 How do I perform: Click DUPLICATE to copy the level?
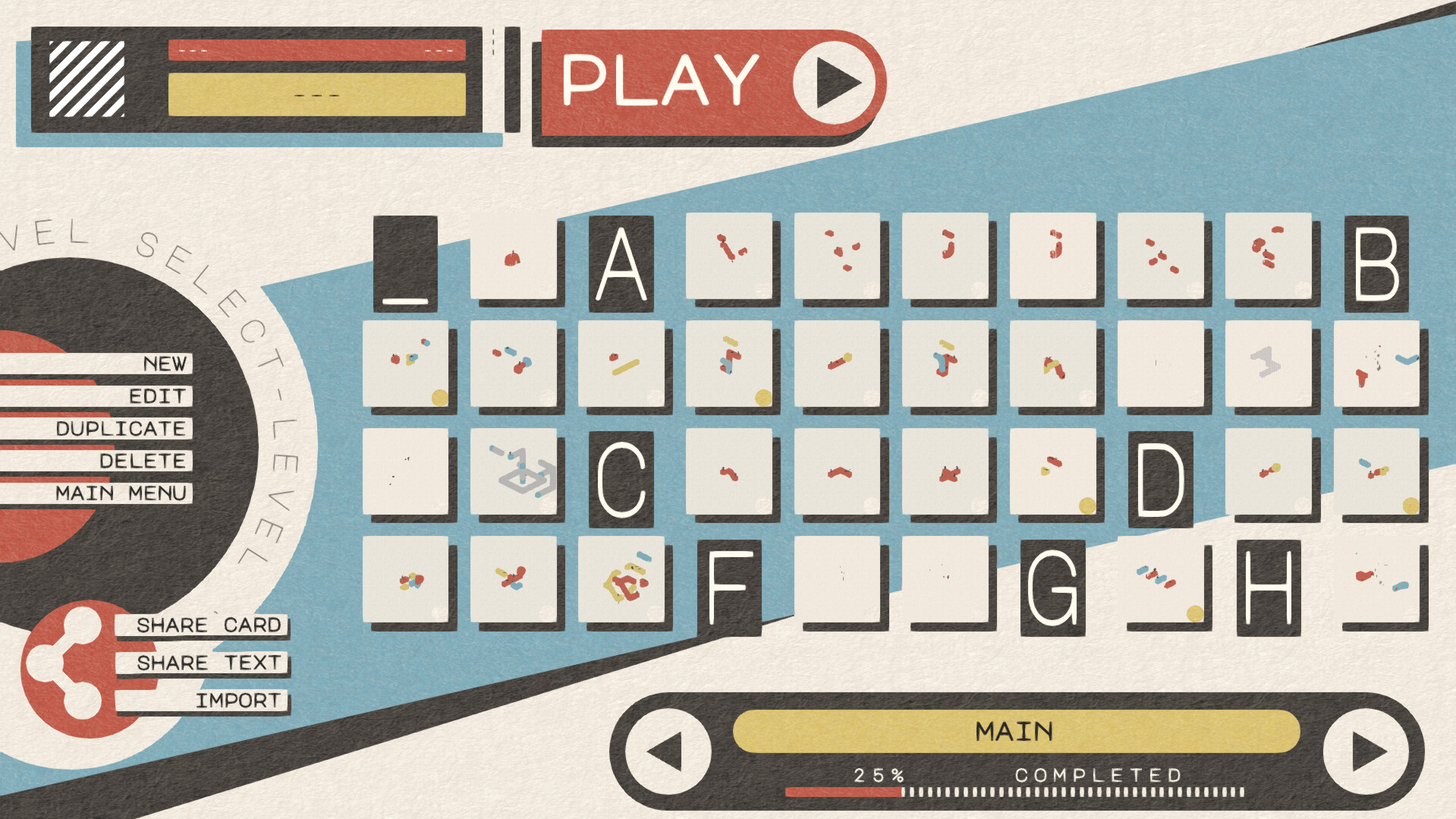(x=122, y=427)
